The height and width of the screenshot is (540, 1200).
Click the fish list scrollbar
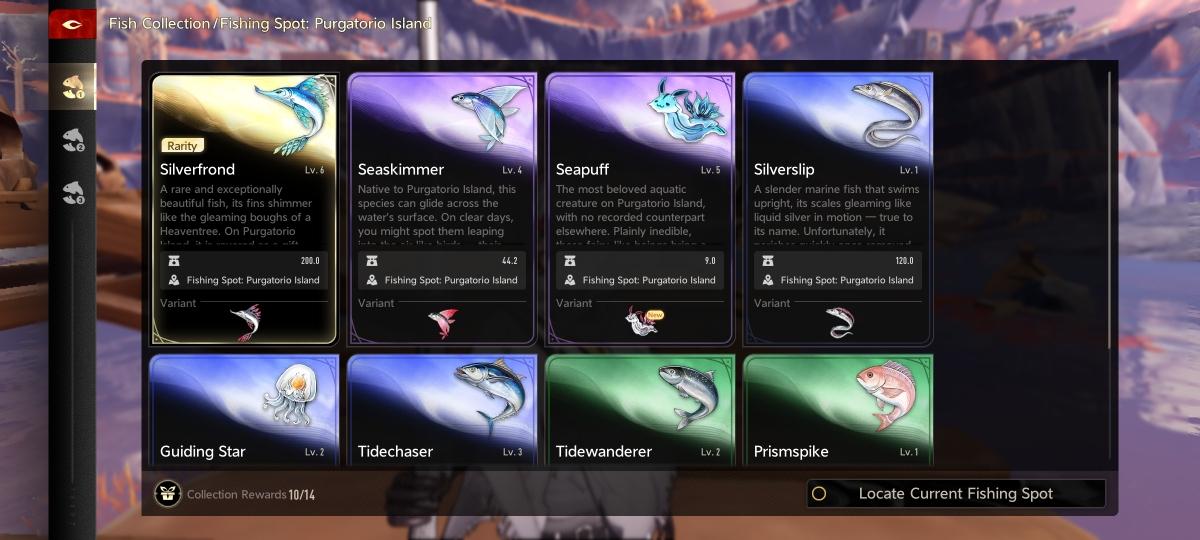click(1110, 210)
